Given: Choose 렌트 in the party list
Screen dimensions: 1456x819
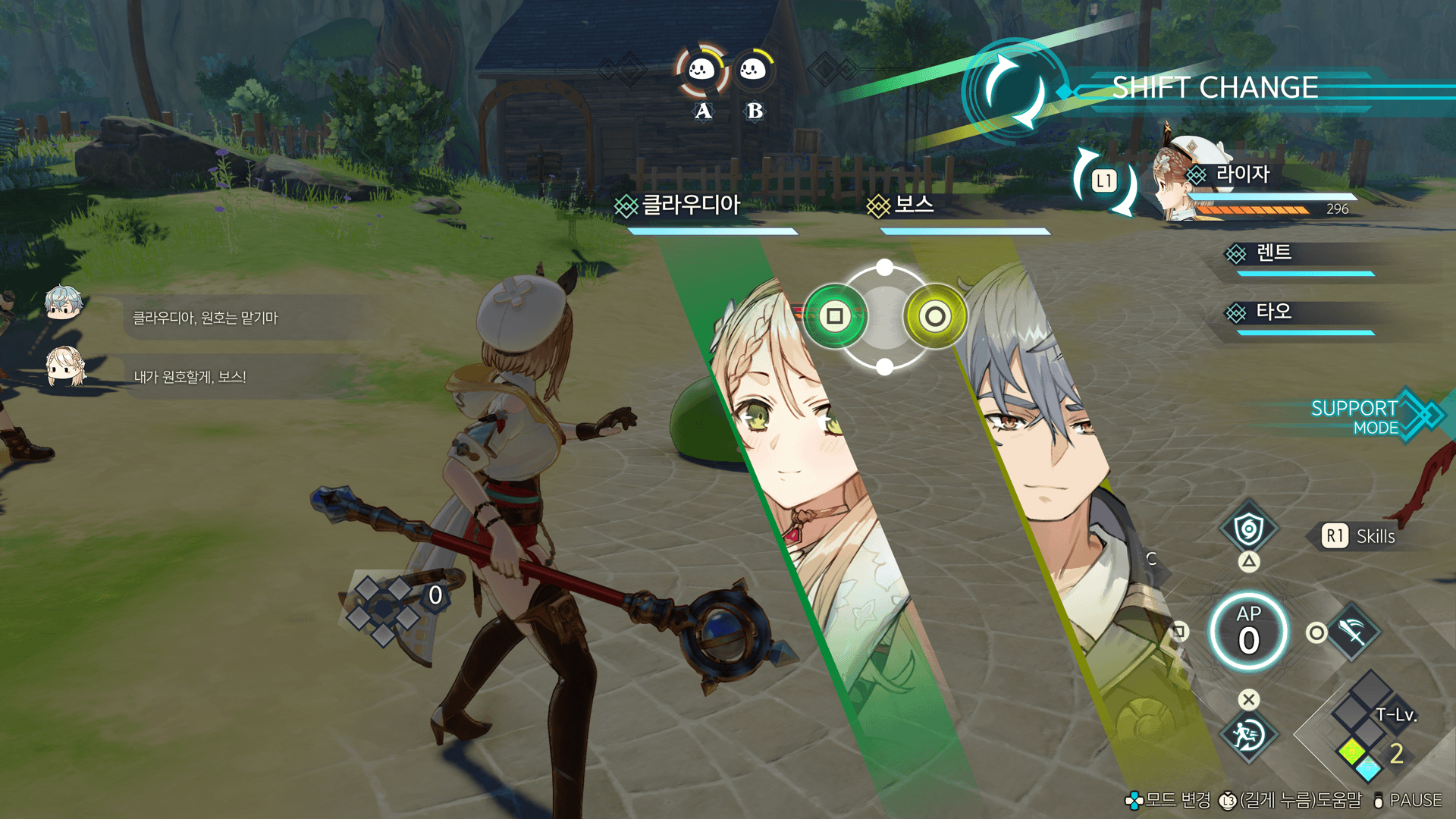Looking at the screenshot, I should 1273,253.
